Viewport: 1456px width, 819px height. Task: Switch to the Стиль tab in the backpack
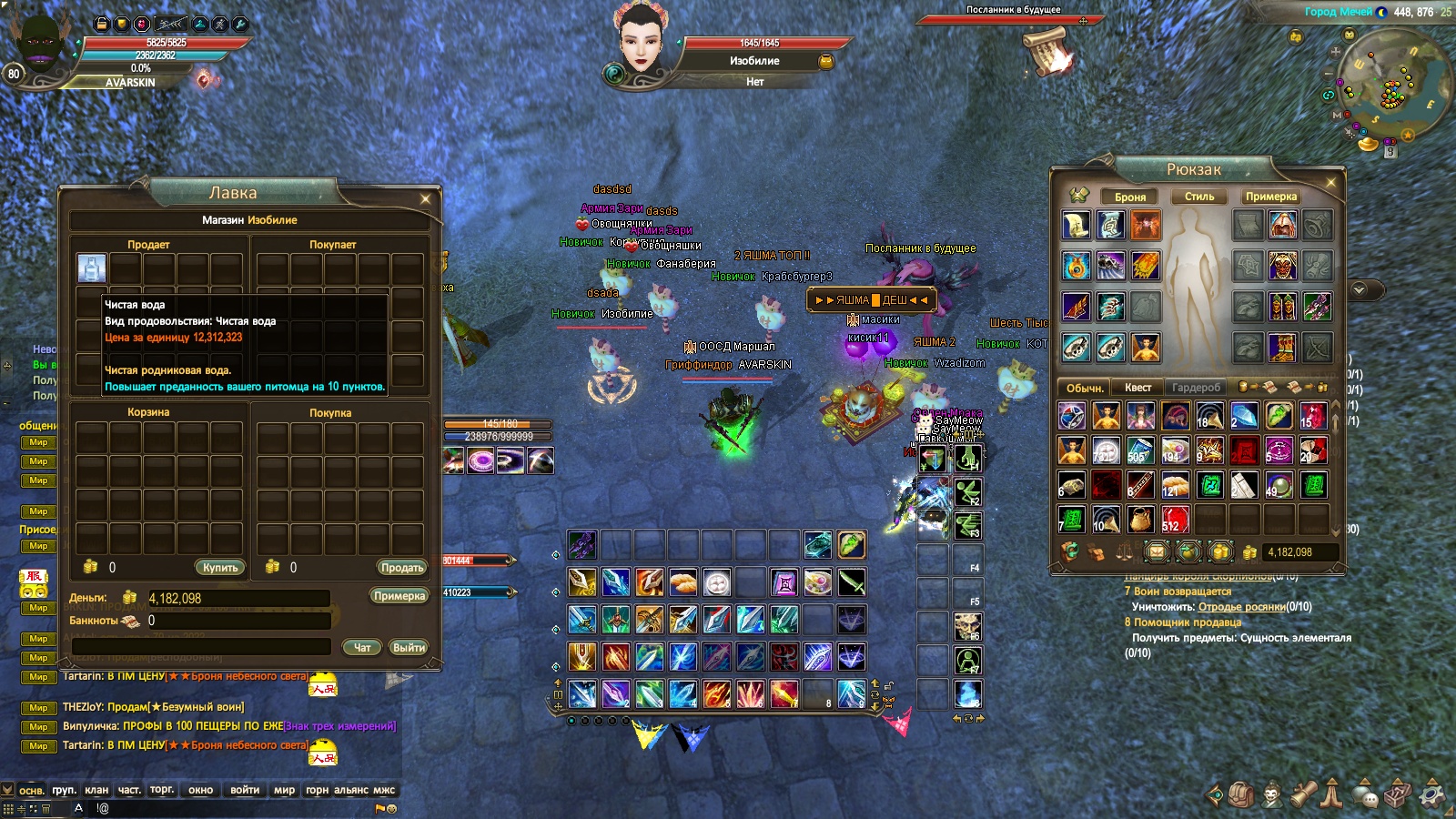pyautogui.click(x=1199, y=197)
